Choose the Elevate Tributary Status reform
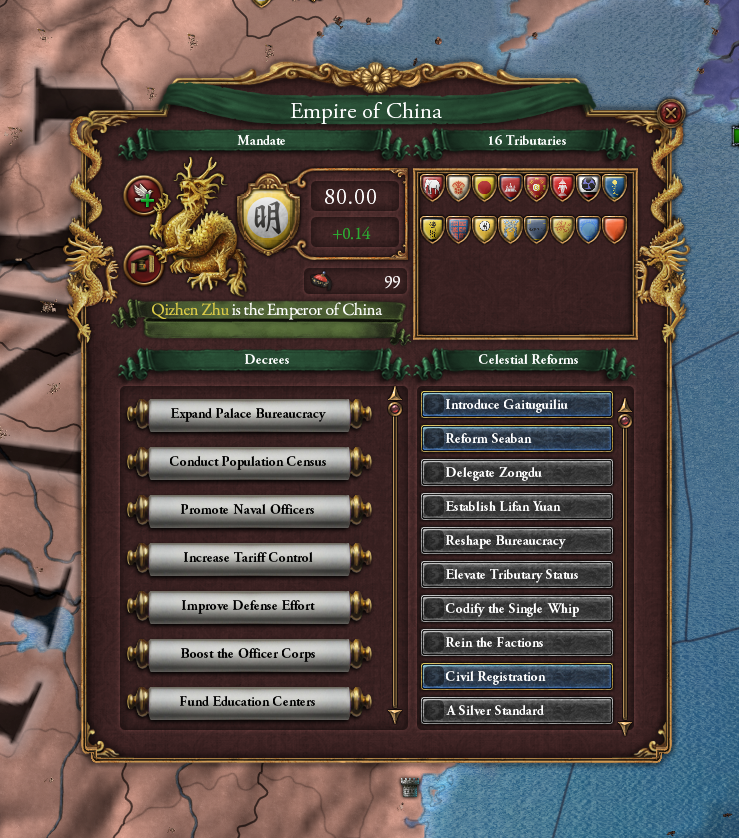The image size is (739, 838). click(516, 575)
